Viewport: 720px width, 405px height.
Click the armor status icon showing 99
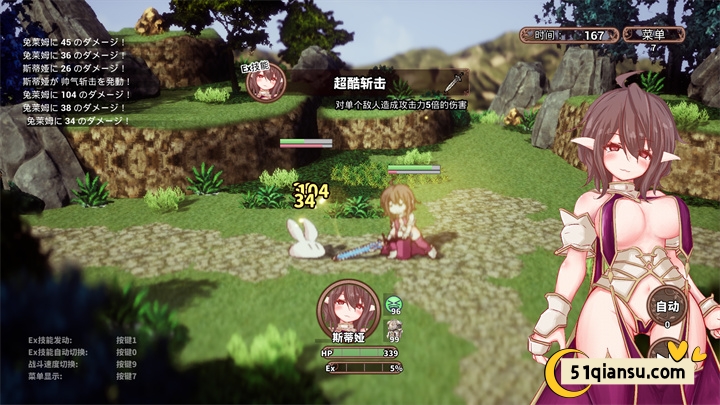pyautogui.click(x=394, y=328)
